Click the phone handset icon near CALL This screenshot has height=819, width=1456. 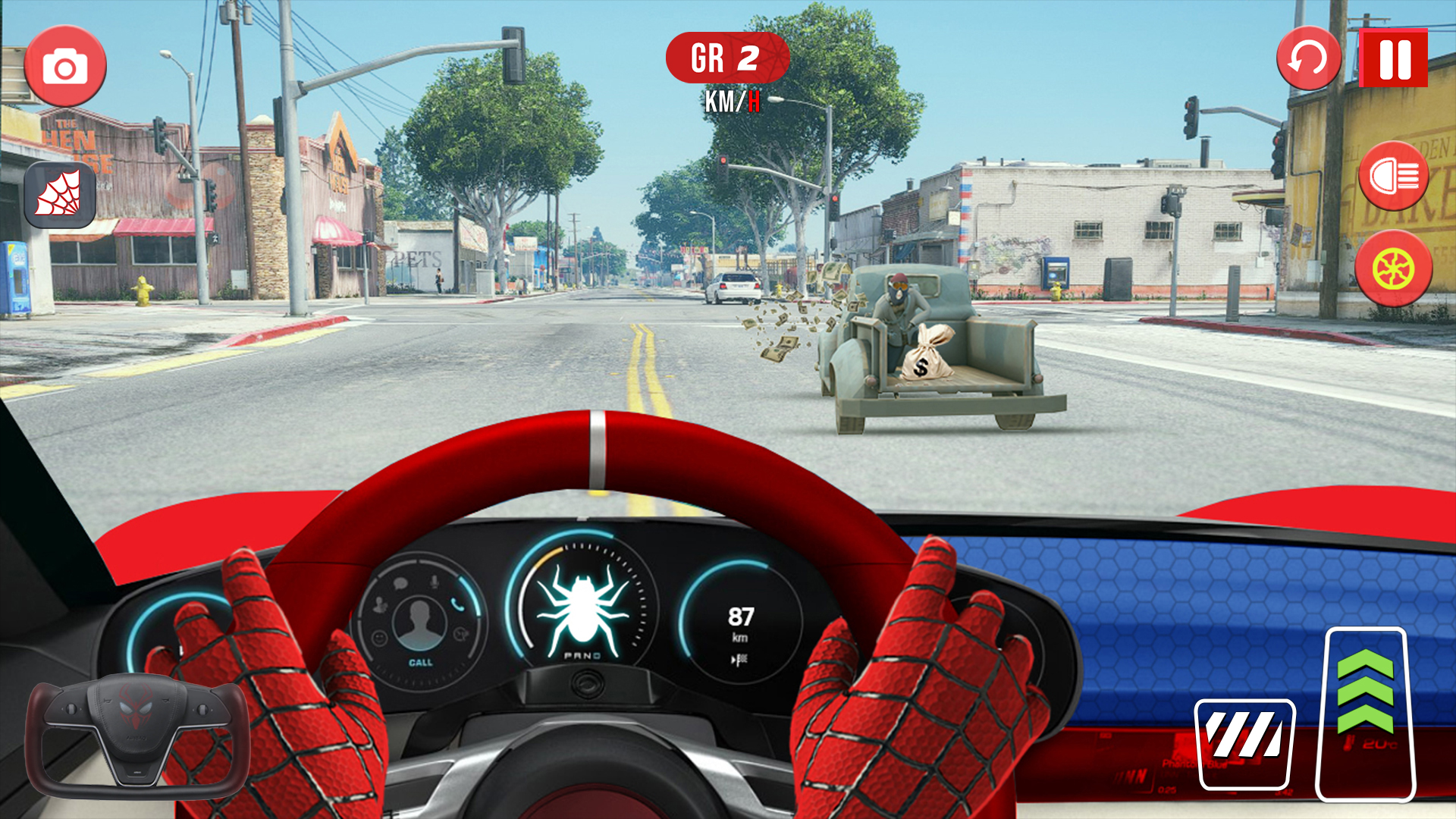tap(458, 607)
